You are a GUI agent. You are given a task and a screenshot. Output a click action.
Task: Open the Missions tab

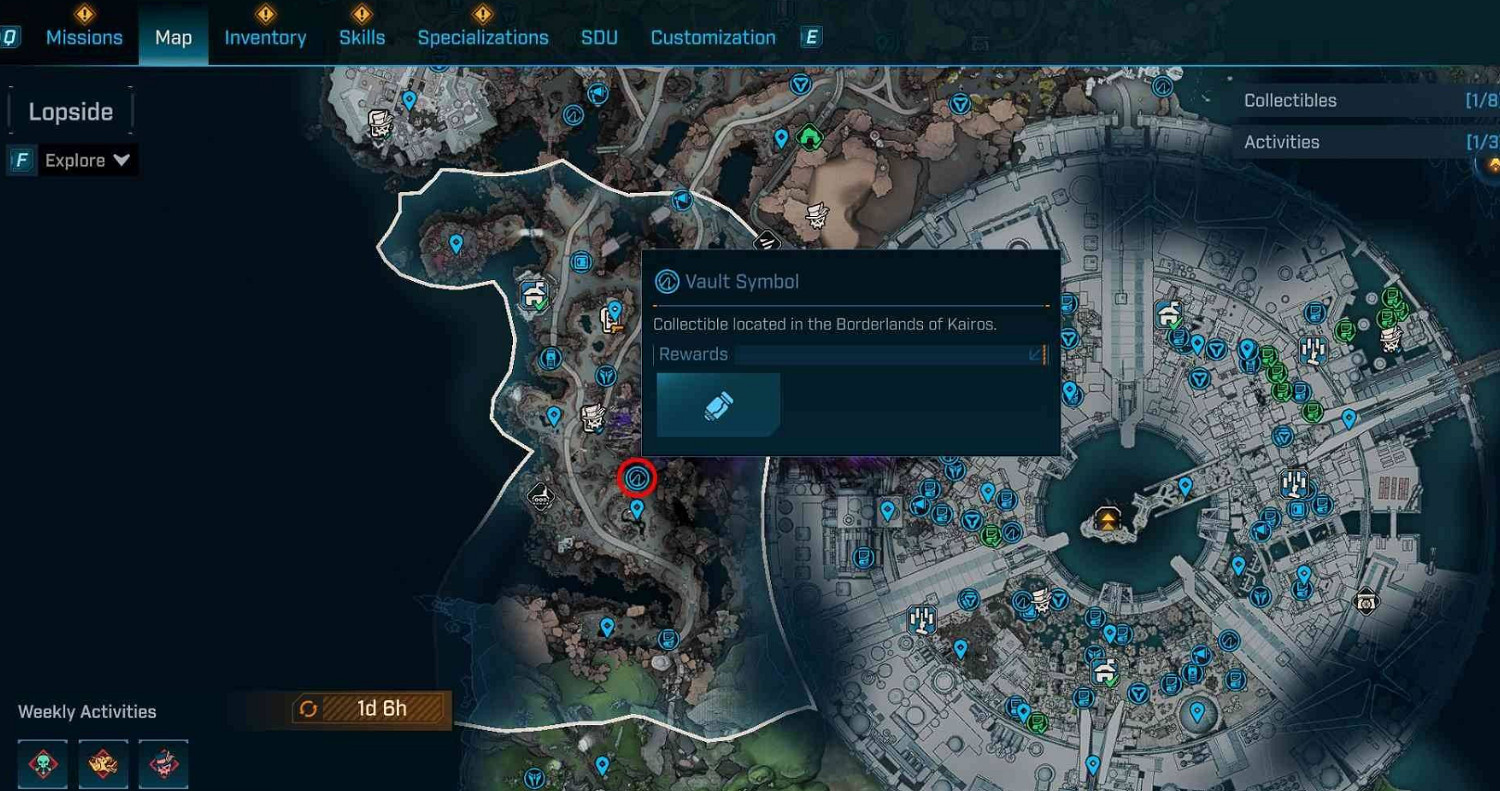(x=84, y=38)
